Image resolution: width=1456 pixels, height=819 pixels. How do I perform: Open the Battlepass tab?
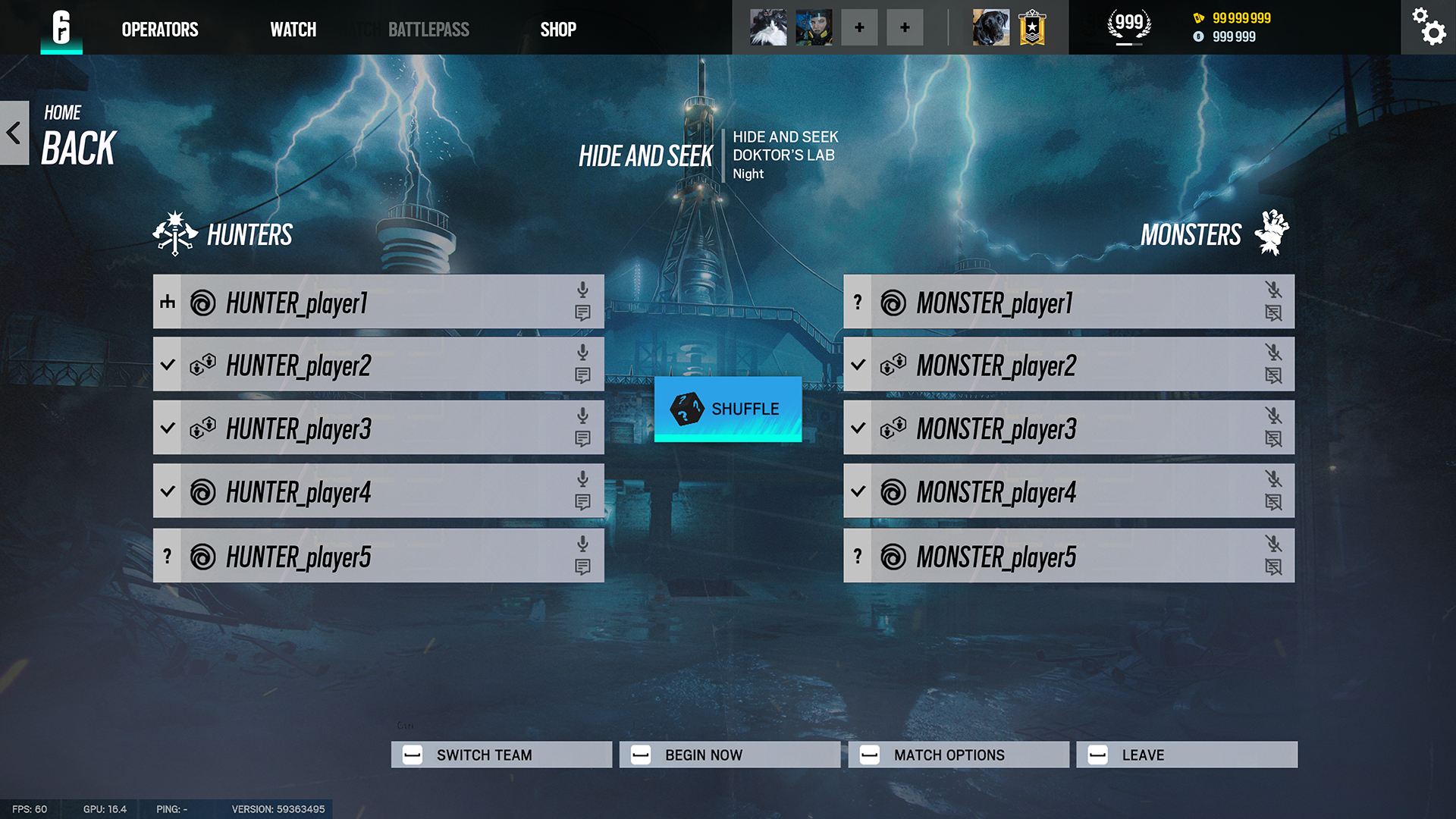428,30
